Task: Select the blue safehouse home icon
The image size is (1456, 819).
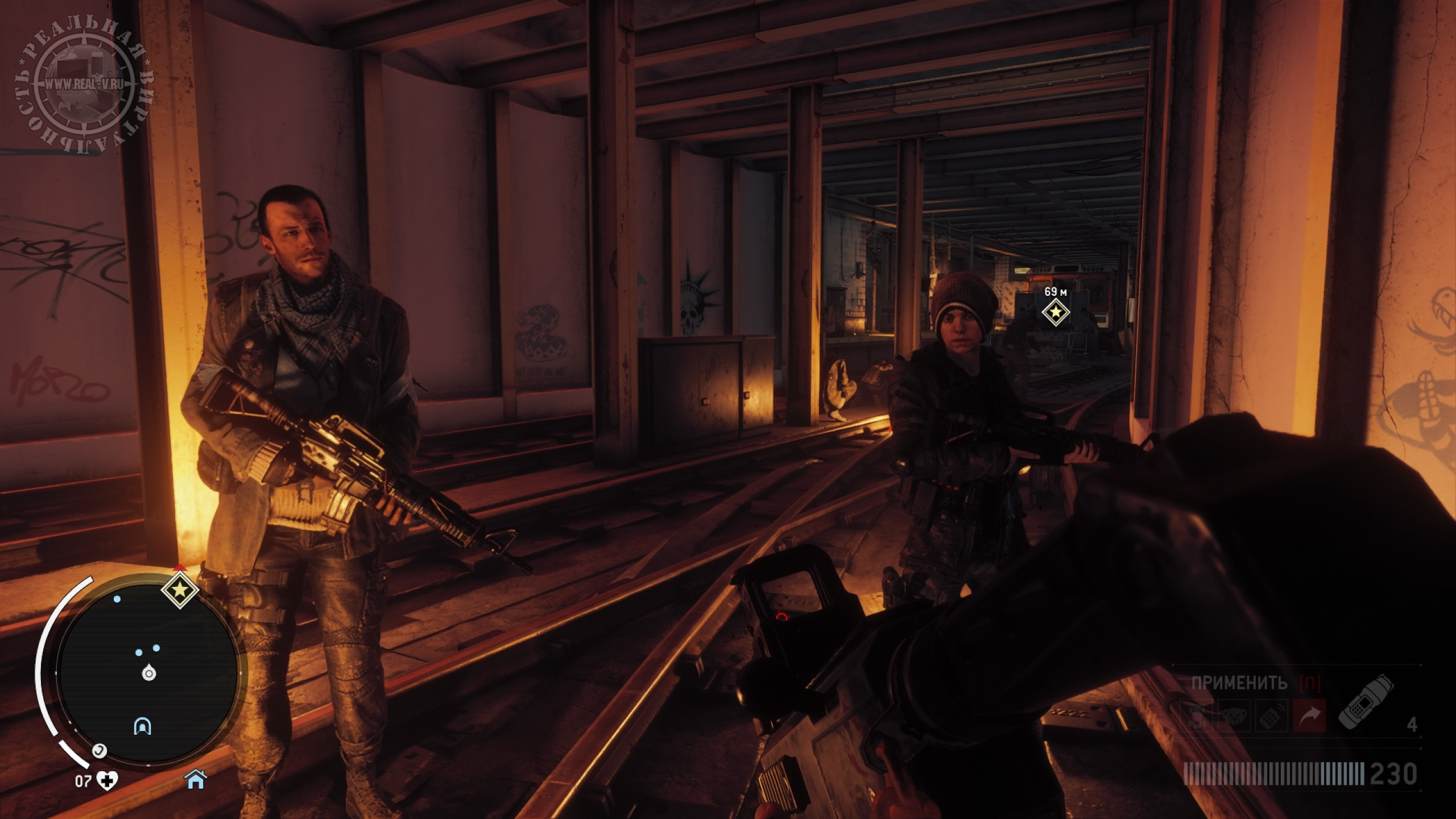Action: point(196,780)
